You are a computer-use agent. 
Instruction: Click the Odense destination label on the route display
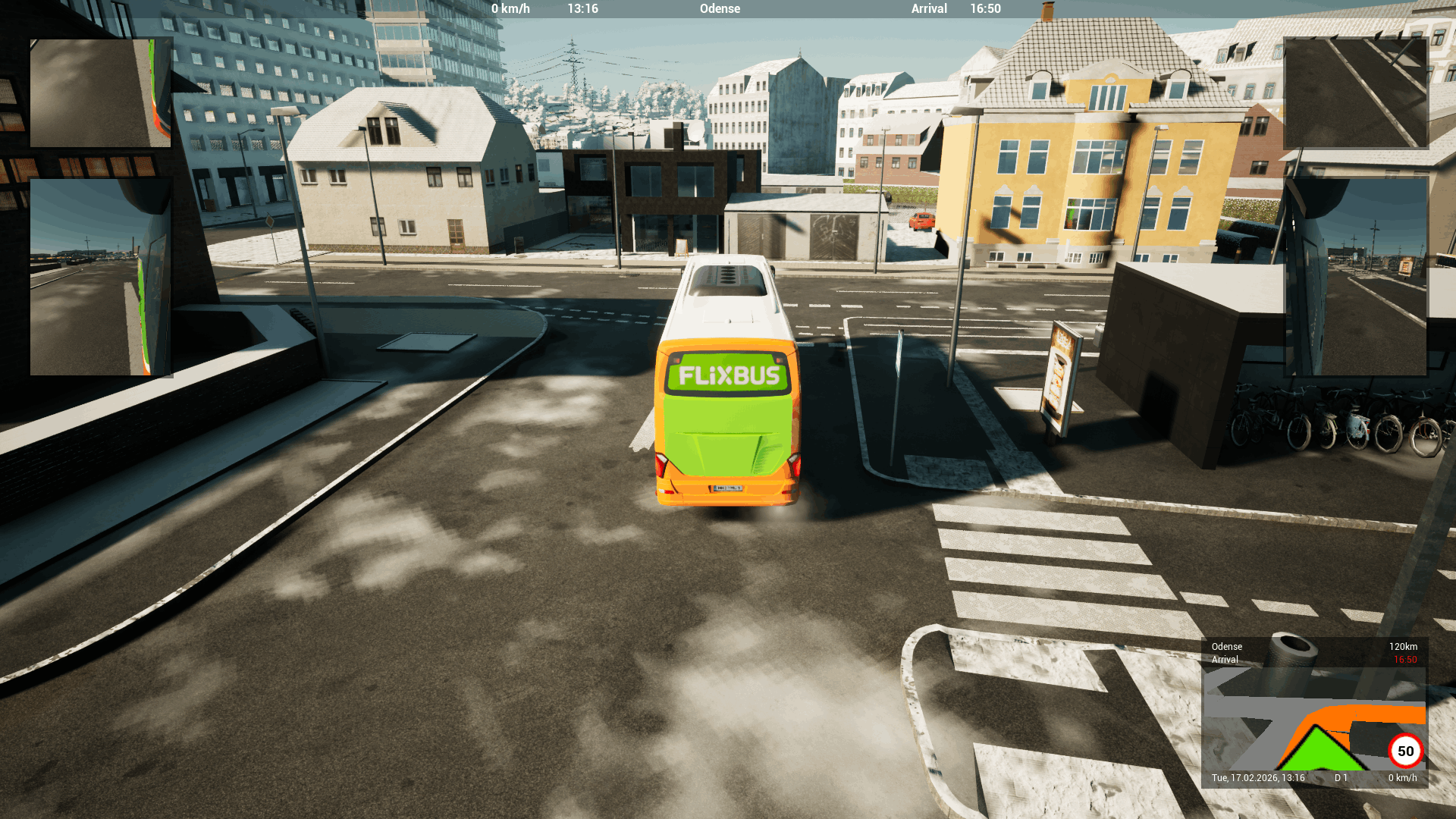pos(1227,646)
